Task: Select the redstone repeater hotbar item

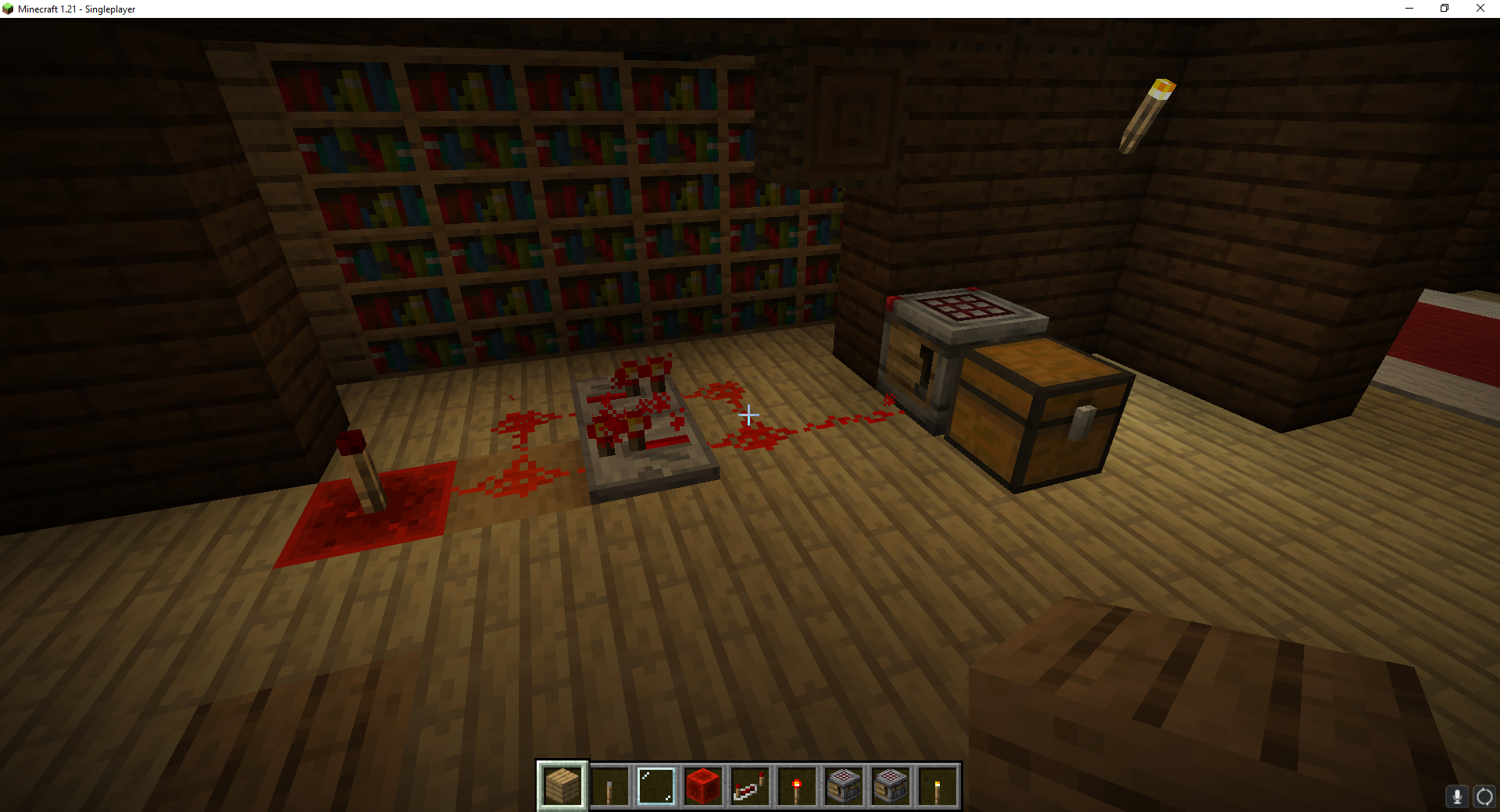Action: tap(750, 785)
